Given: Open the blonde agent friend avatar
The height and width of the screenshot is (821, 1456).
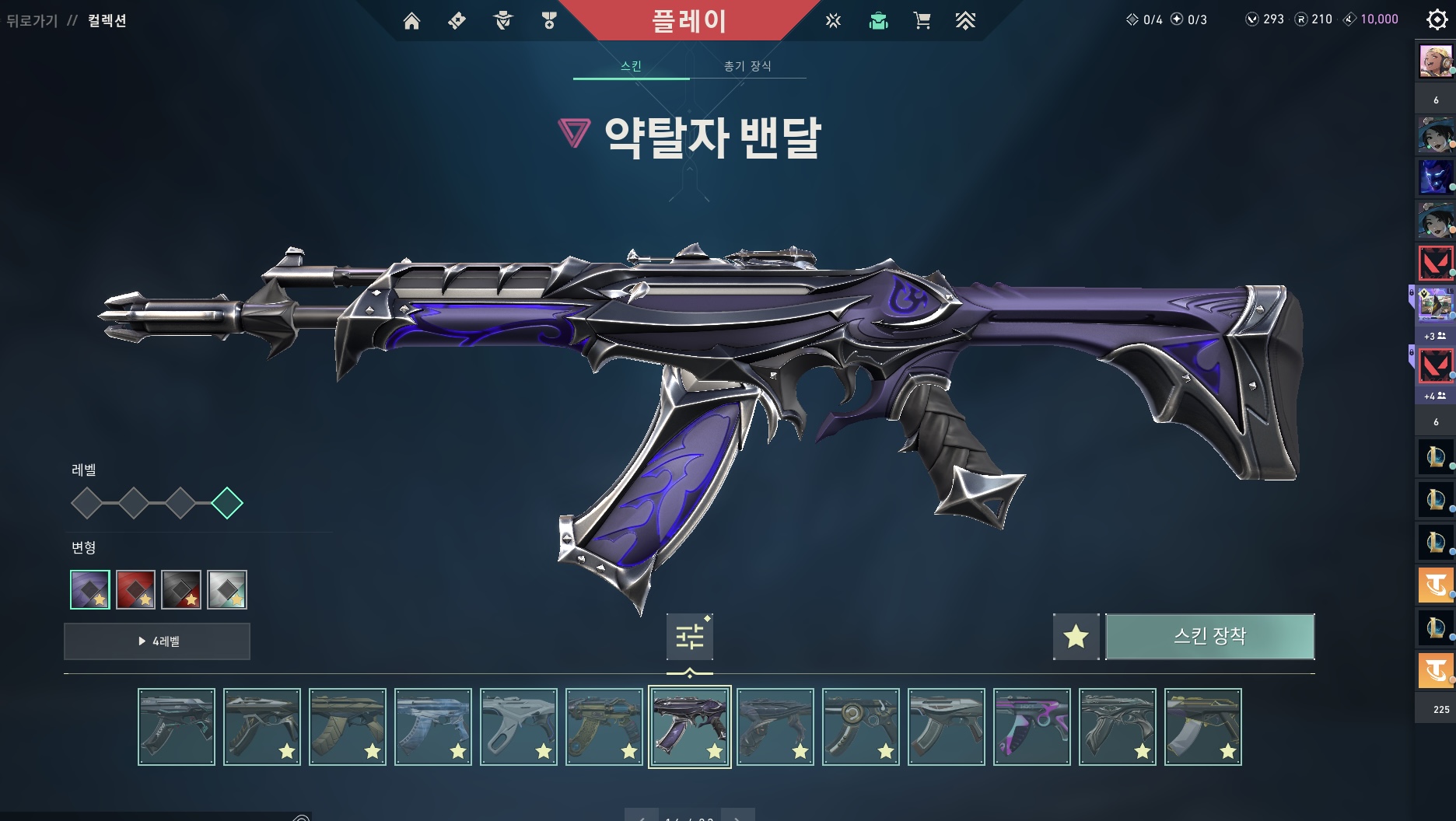Looking at the screenshot, I should [1435, 61].
